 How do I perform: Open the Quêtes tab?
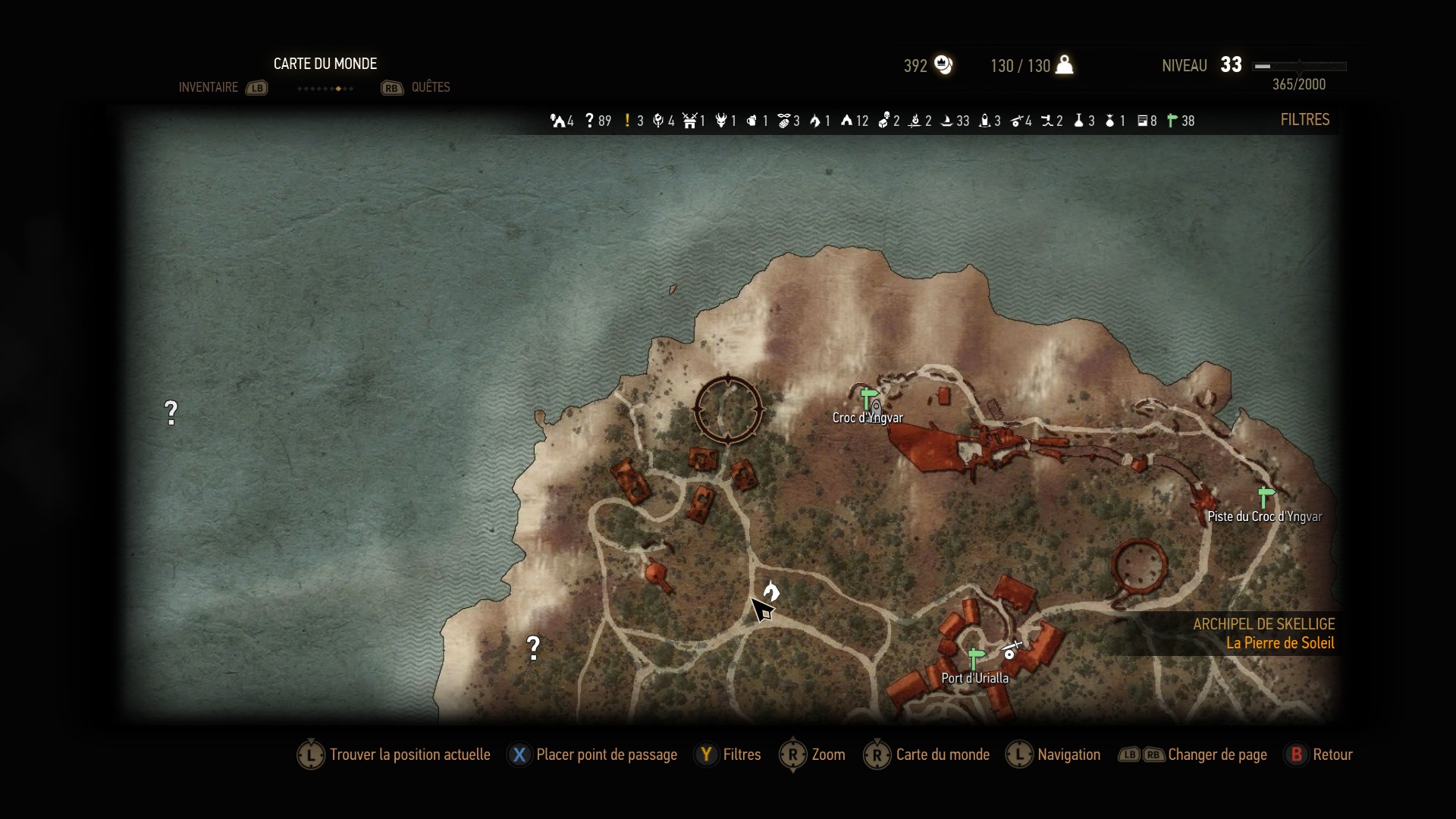click(x=430, y=87)
